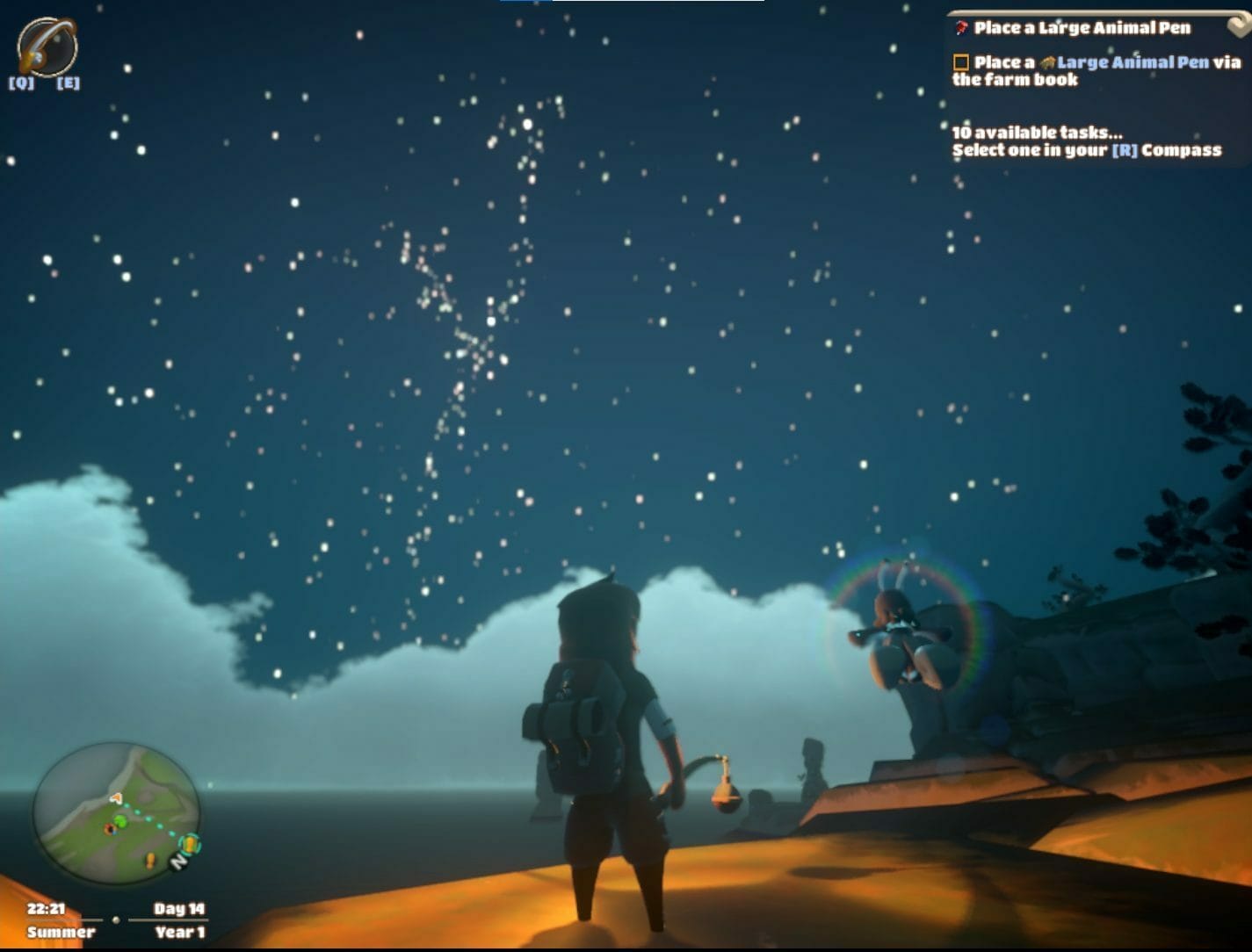Select the teal-circled quest marker on the minimap
This screenshot has height=952, width=1252.
point(189,845)
